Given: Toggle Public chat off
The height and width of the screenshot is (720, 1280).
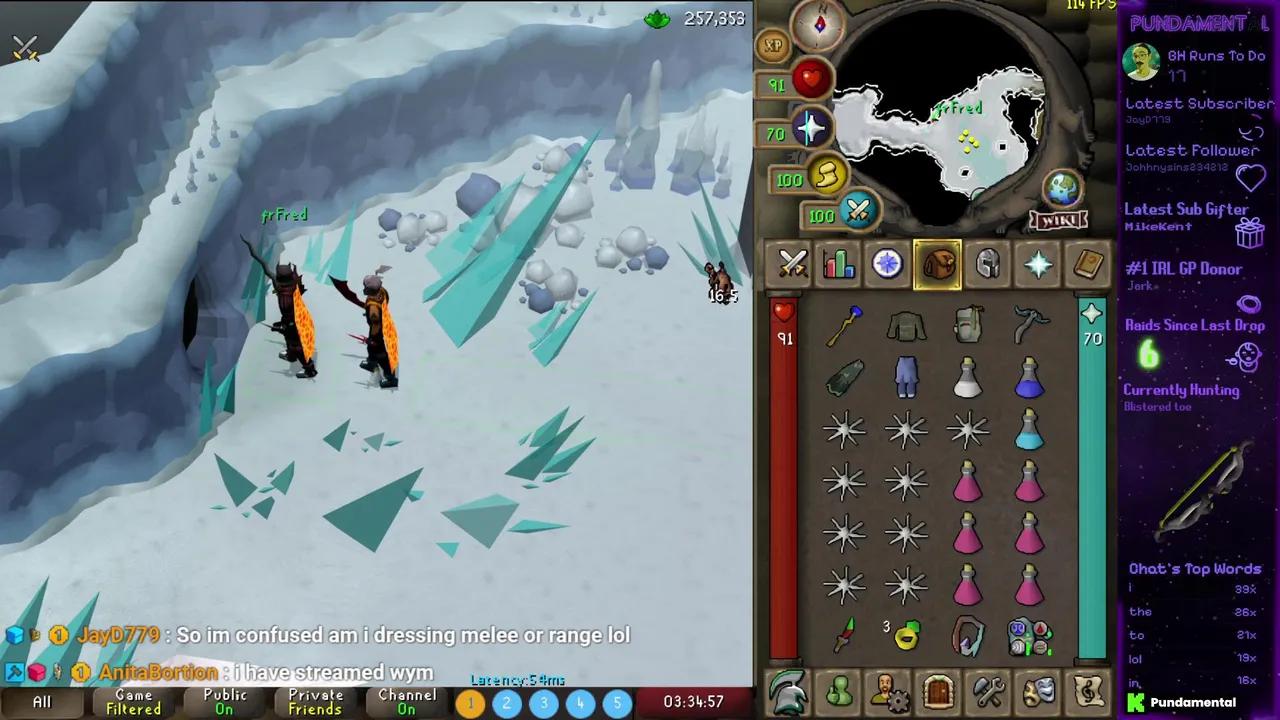Looking at the screenshot, I should point(224,702).
